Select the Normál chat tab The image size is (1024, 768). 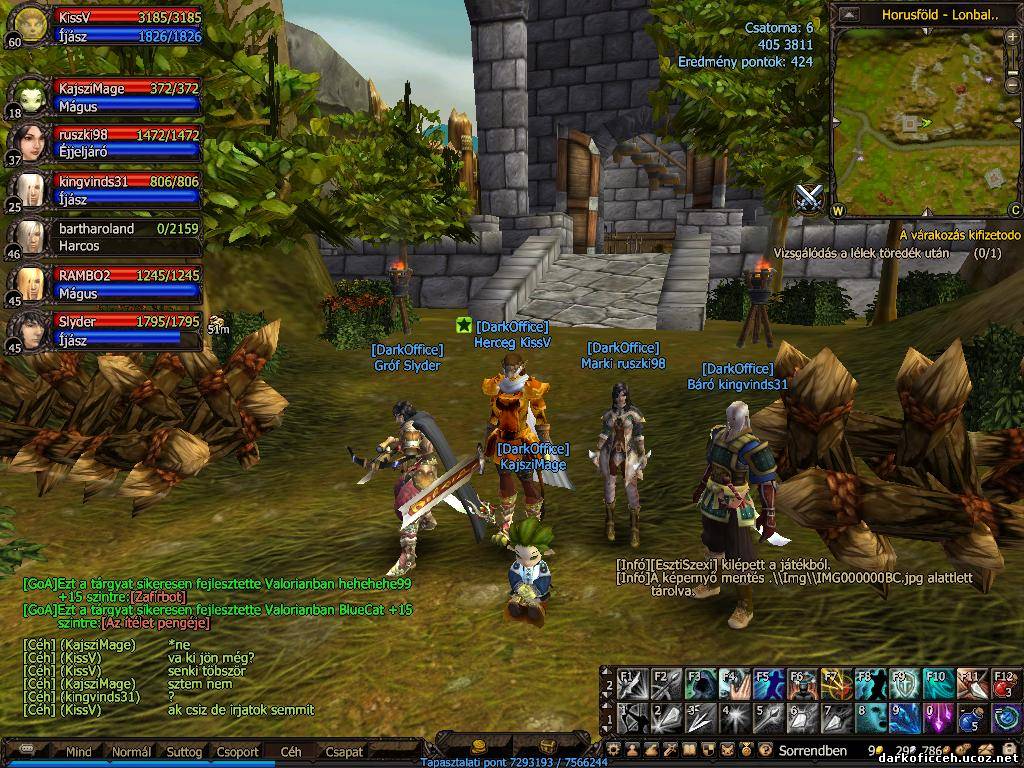pos(131,751)
